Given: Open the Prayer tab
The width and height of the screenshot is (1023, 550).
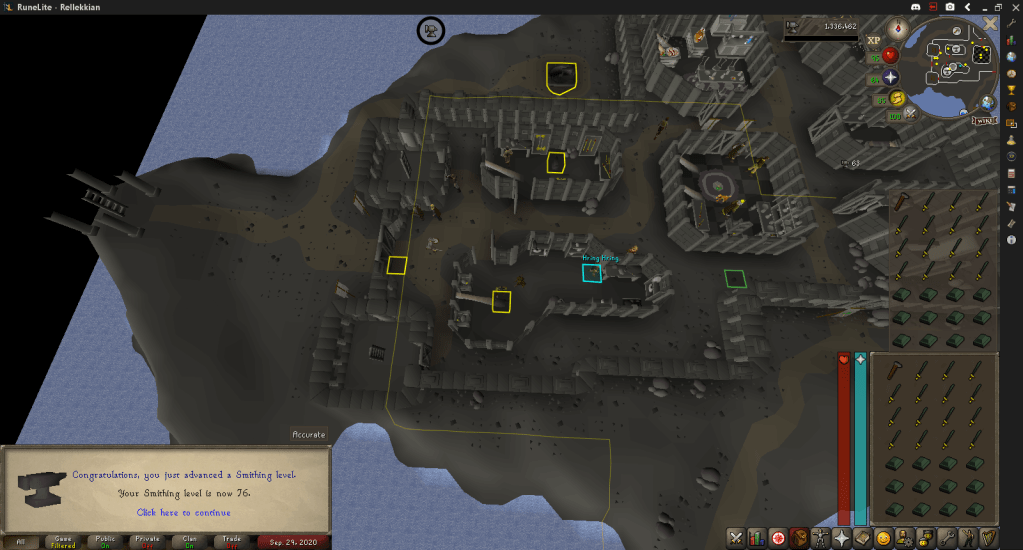Looking at the screenshot, I should point(842,538).
